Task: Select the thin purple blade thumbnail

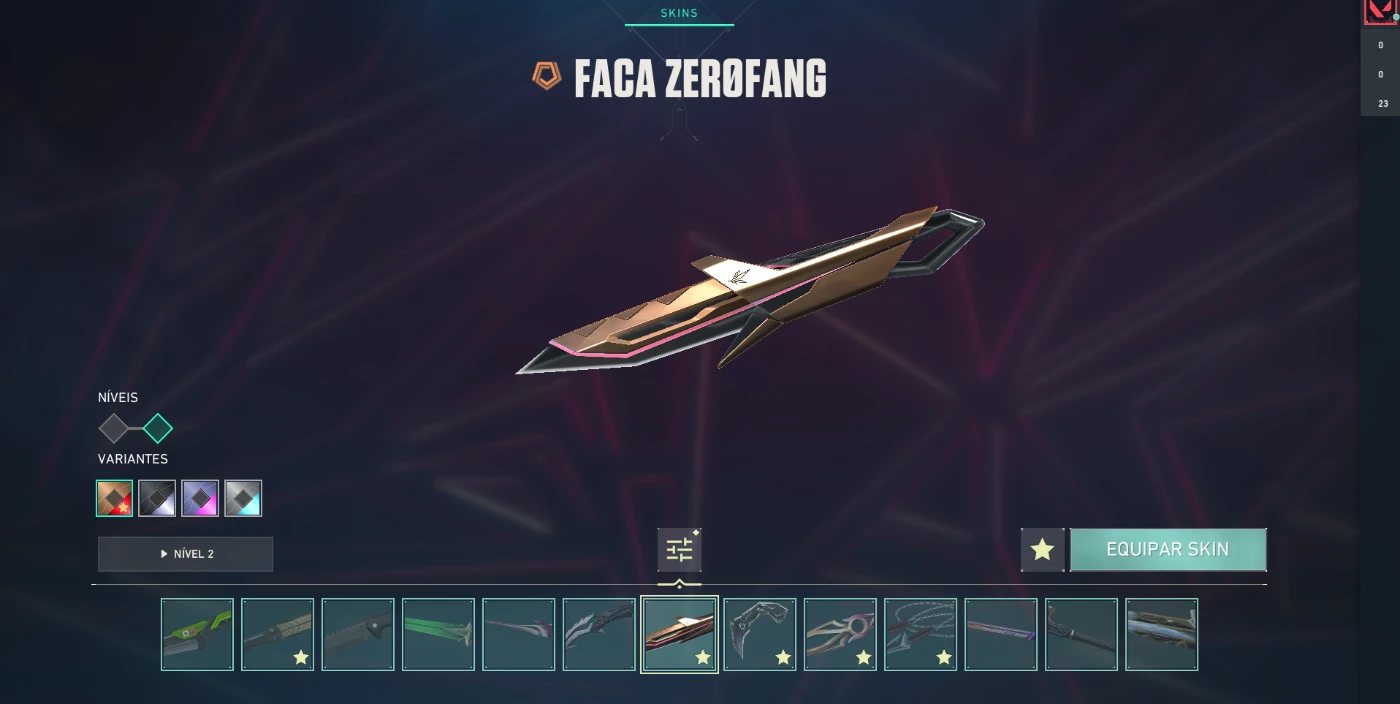Action: click(1001, 634)
